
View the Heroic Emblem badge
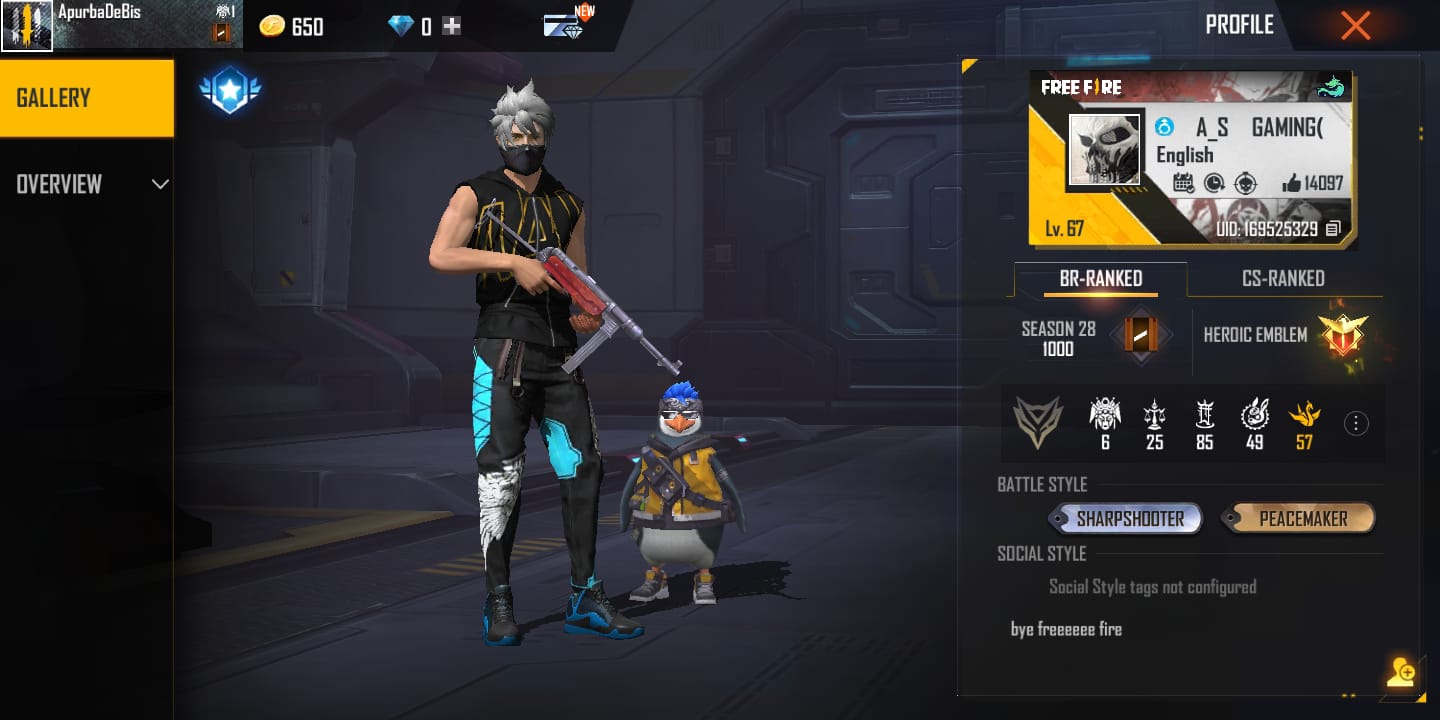pyautogui.click(x=1342, y=335)
